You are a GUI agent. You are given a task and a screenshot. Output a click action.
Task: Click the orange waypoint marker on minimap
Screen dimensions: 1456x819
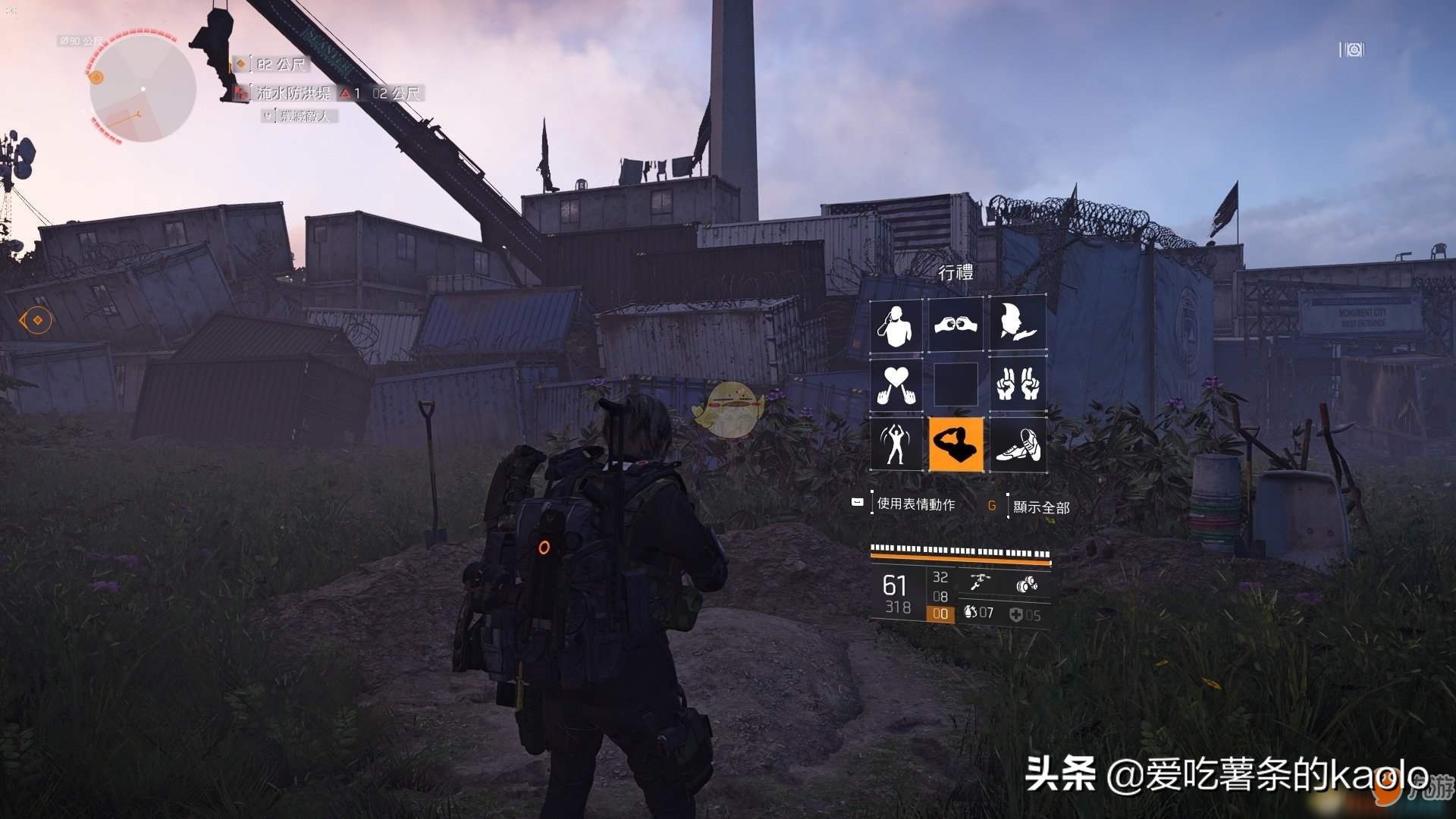point(96,77)
